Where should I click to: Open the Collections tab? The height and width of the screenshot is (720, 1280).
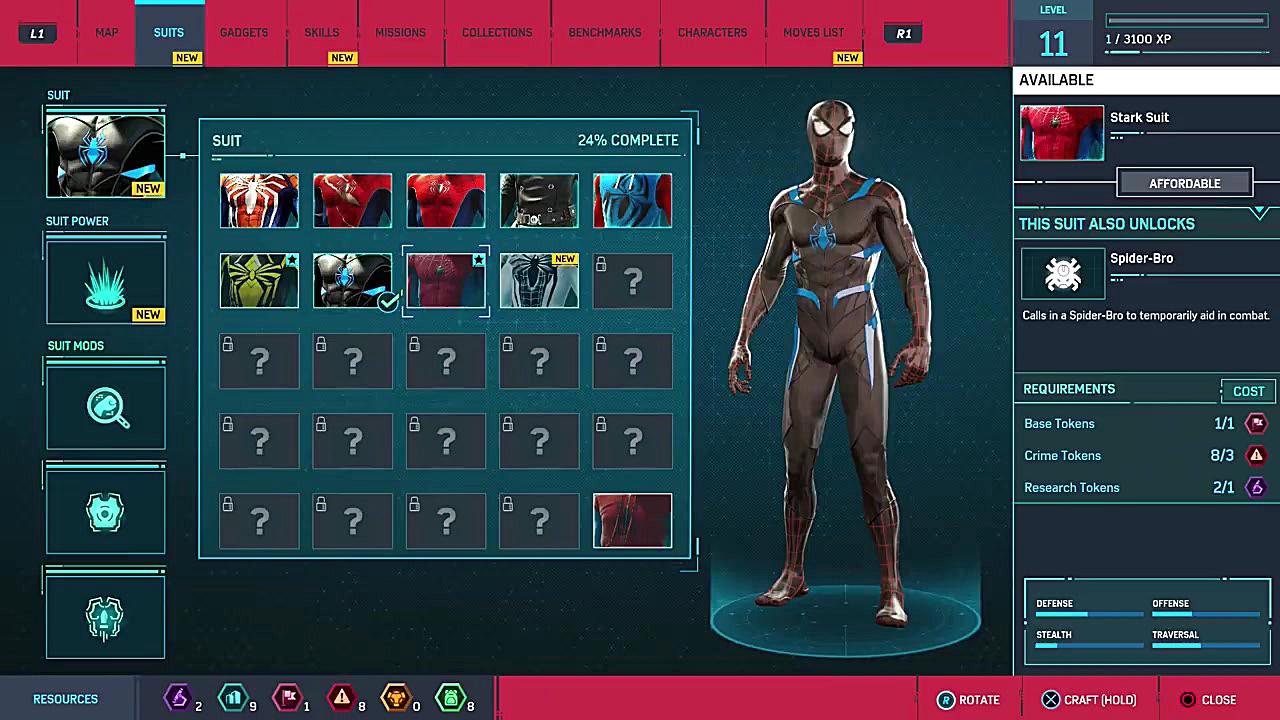(496, 33)
